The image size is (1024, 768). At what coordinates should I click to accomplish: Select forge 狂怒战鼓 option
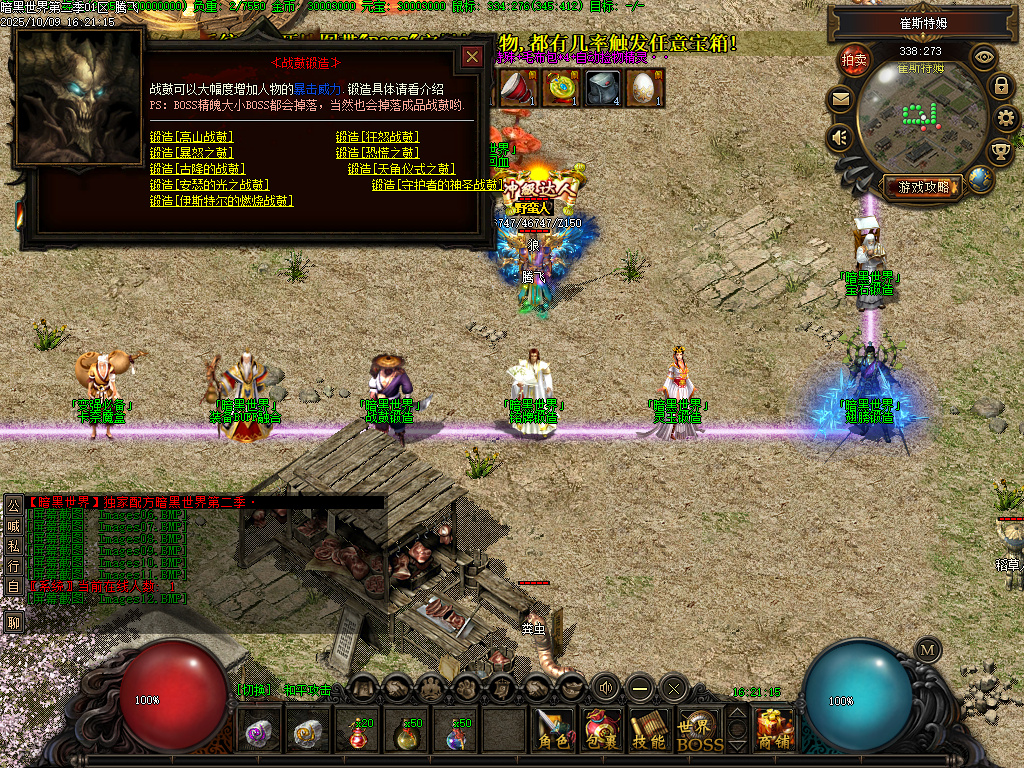pos(377,137)
